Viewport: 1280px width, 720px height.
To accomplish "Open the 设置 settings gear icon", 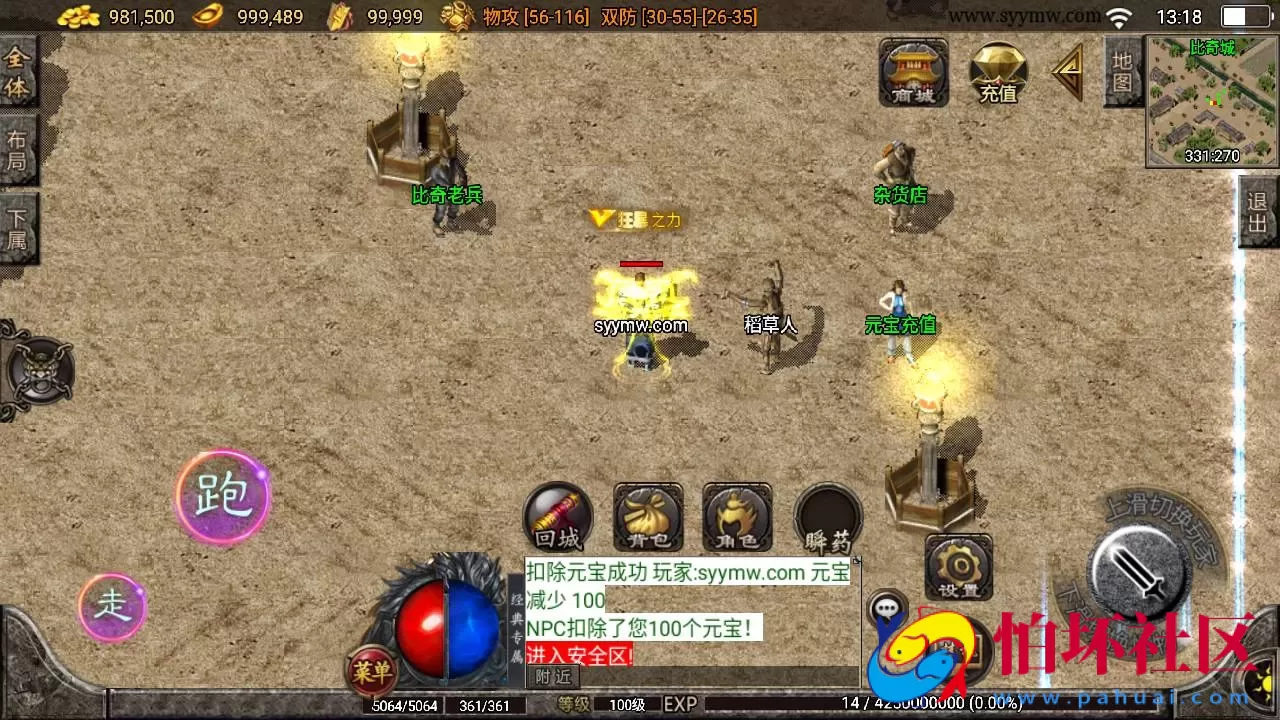I will [957, 567].
